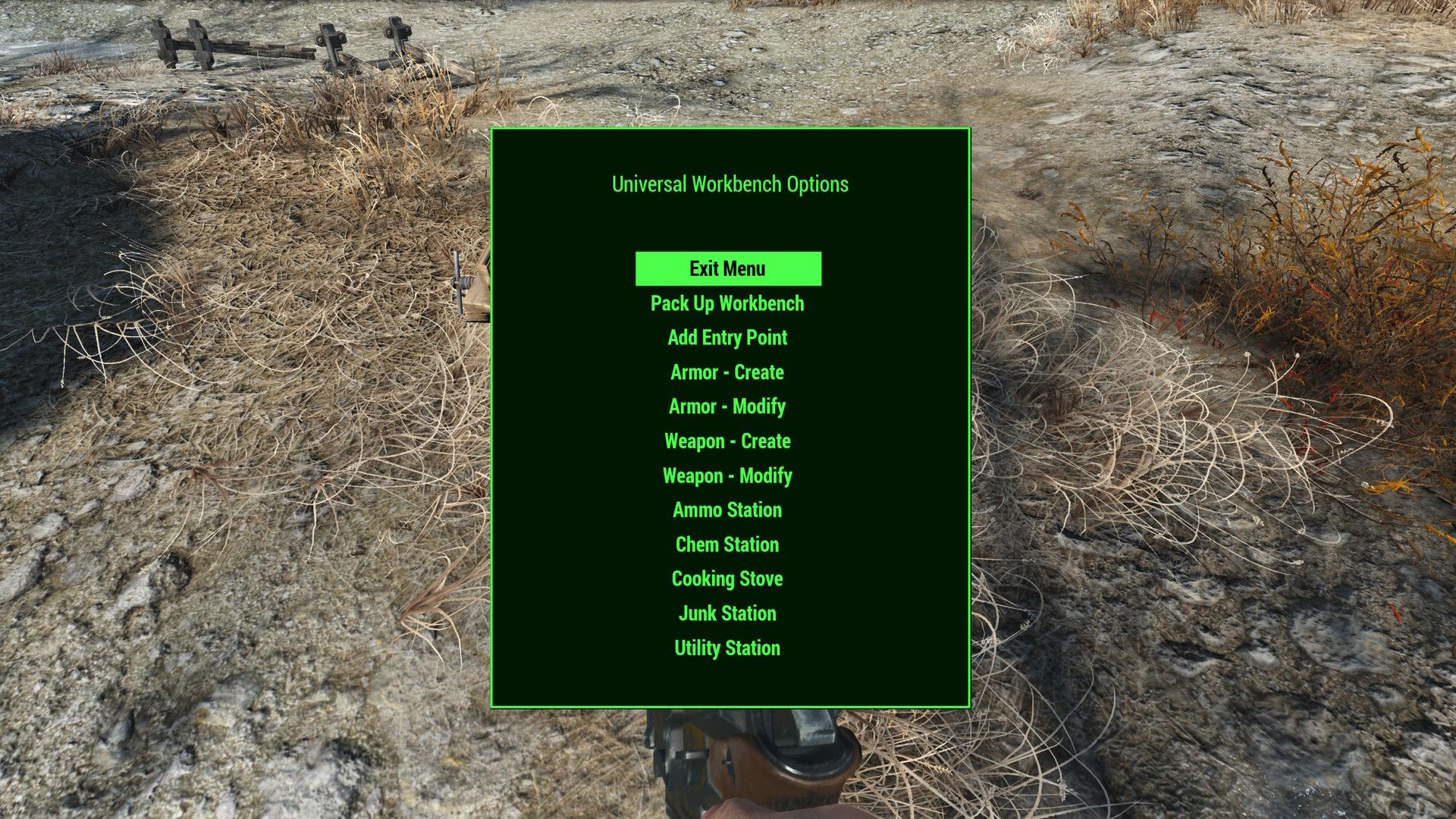Select the option to scrap junk
The height and width of the screenshot is (819, 1456).
pos(727,613)
